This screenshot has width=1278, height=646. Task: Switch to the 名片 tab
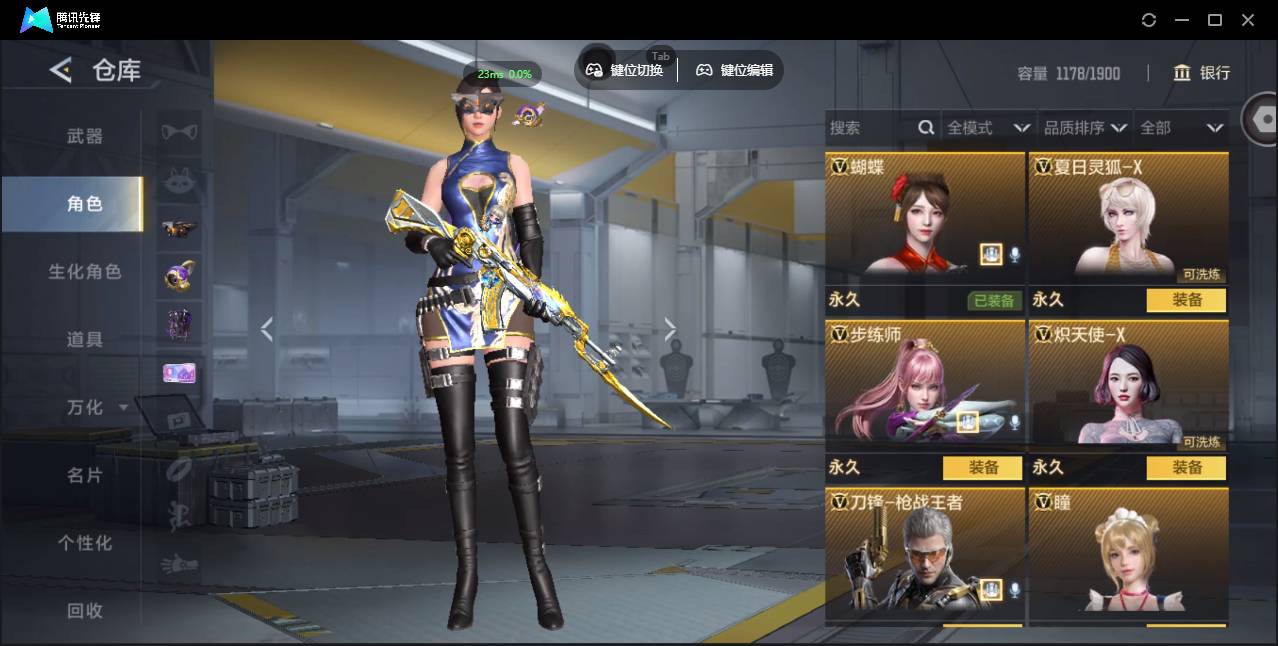click(x=85, y=475)
